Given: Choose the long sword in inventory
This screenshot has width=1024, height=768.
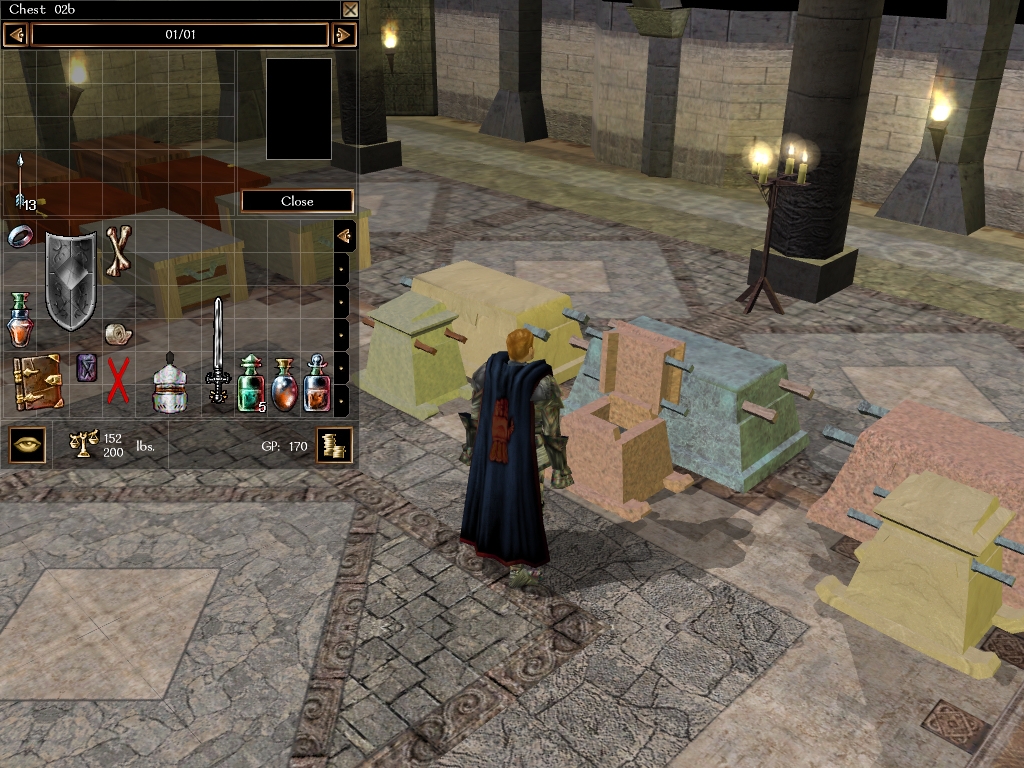Looking at the screenshot, I should [217, 350].
